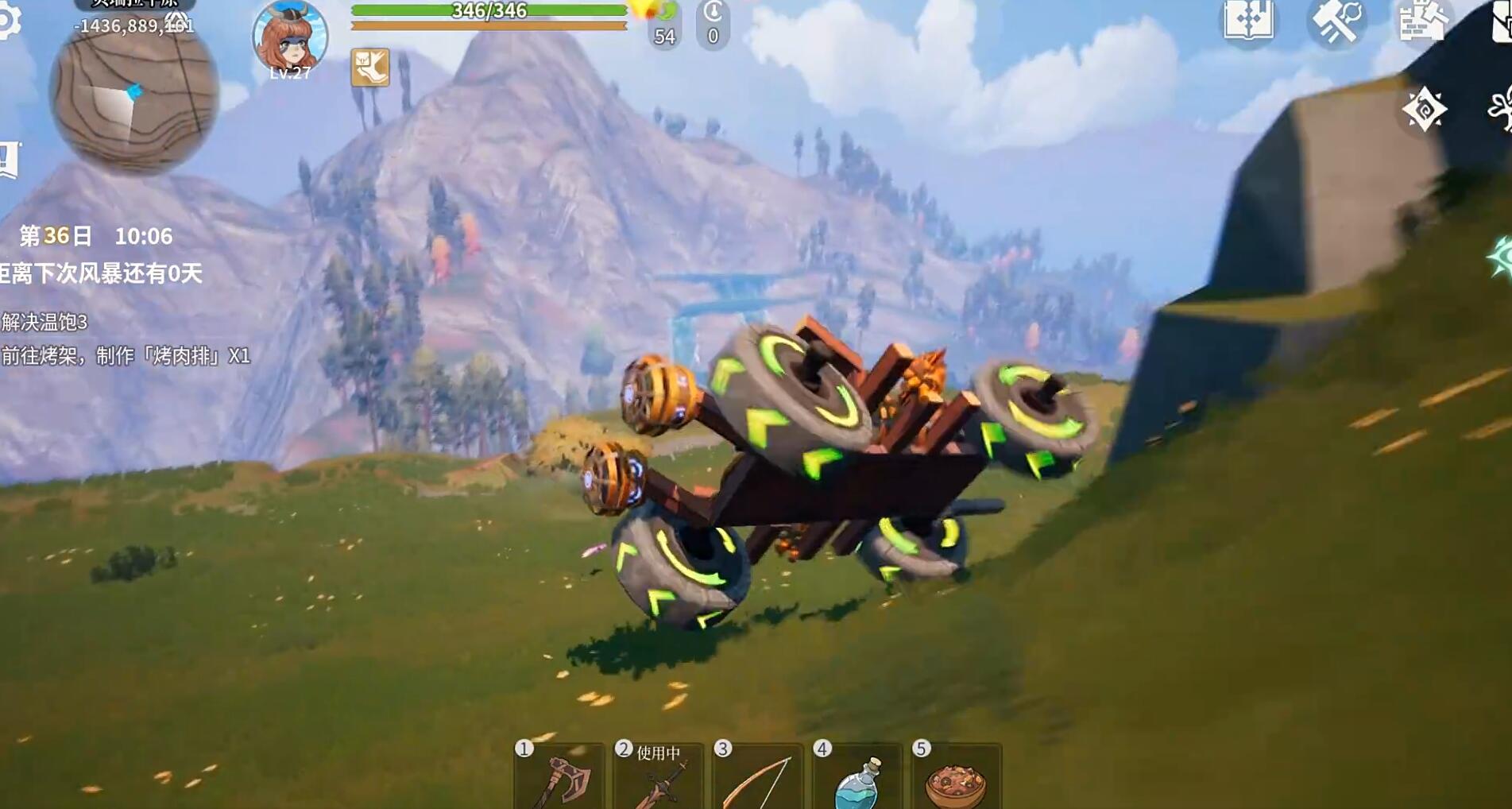Select the axe in hotbar slot 1
Viewport: 1512px width, 809px height.
(x=559, y=780)
